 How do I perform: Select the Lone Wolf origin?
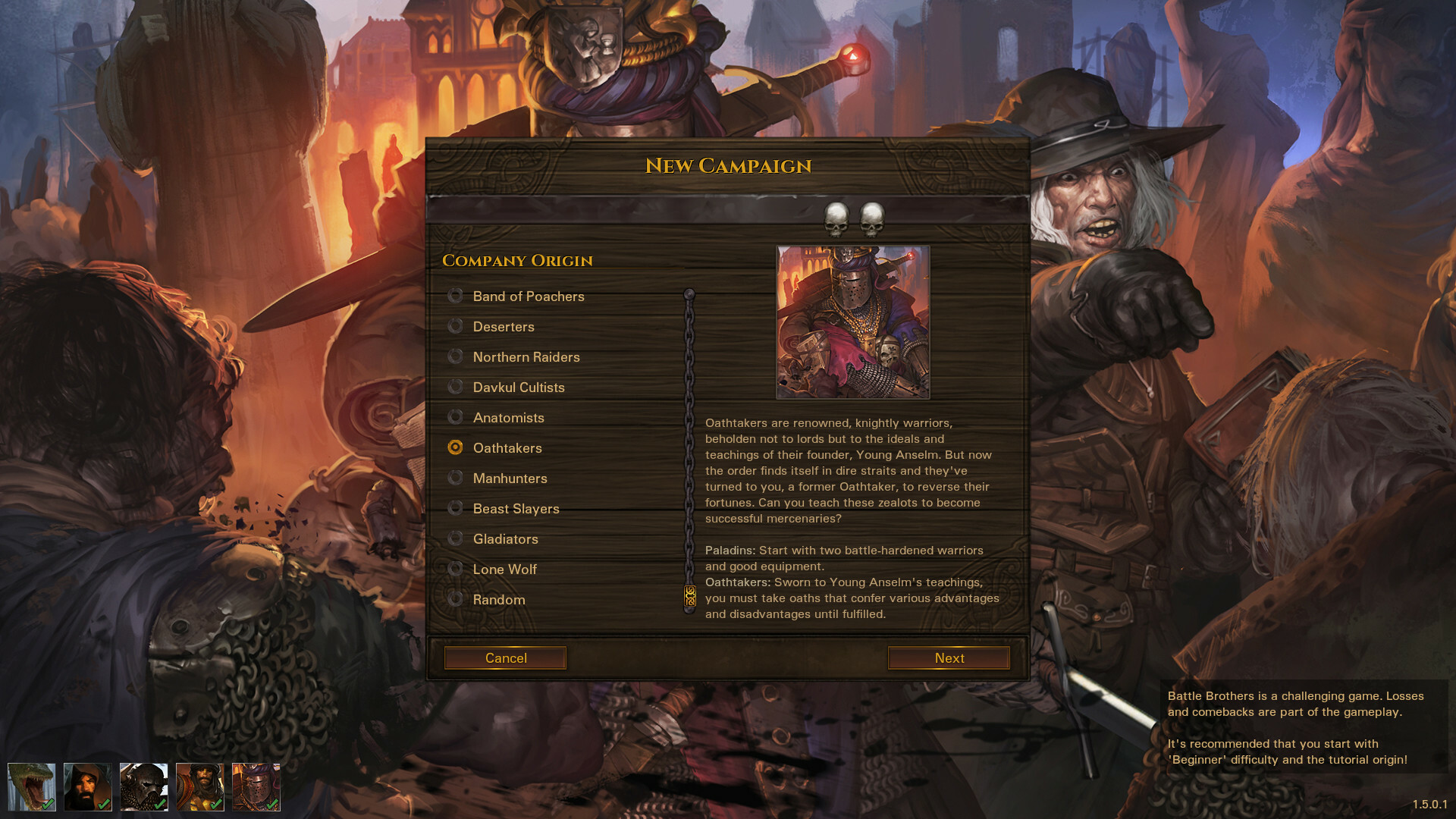click(x=456, y=569)
